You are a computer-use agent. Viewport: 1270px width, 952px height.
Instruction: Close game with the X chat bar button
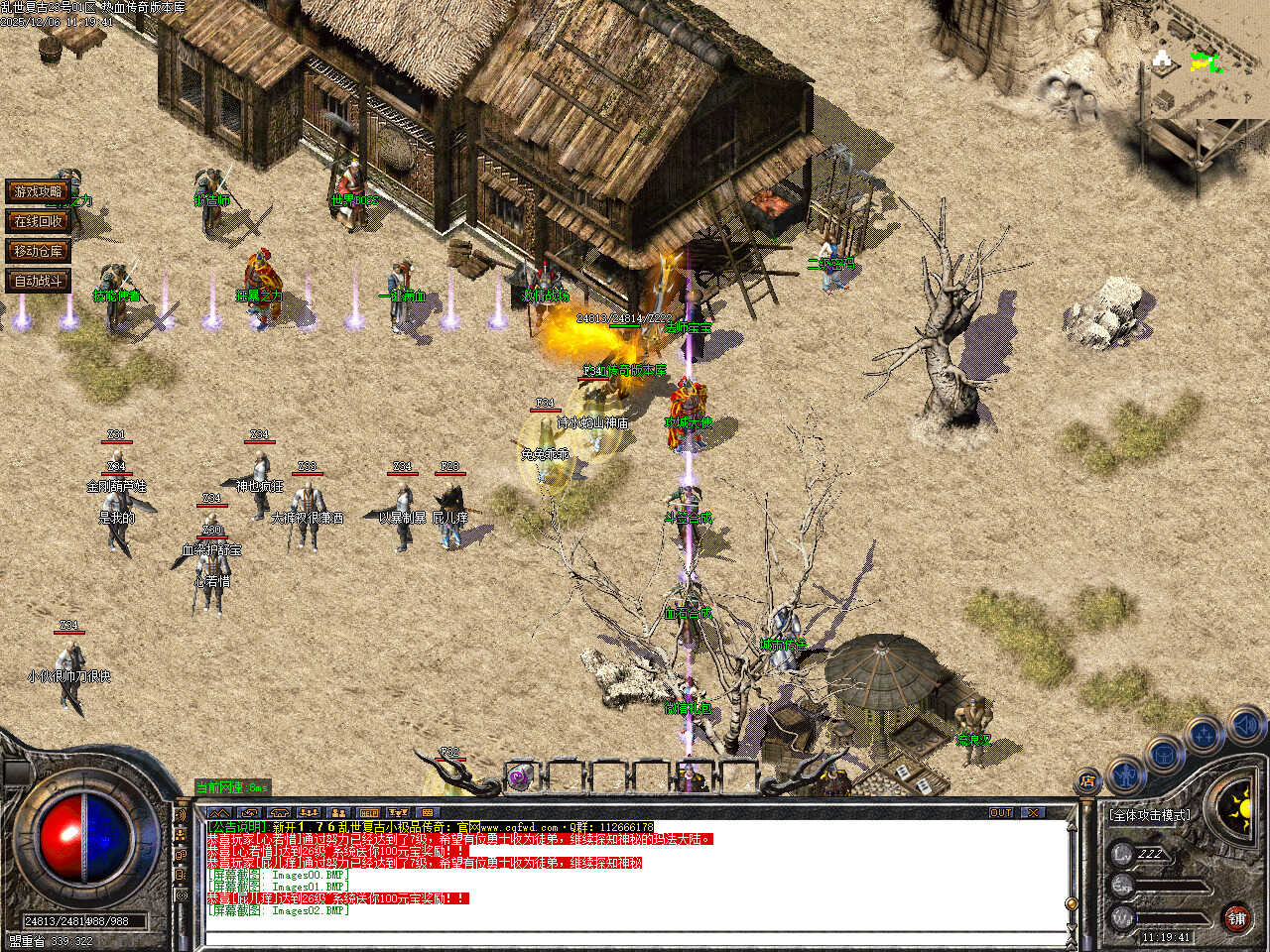coord(1034,812)
